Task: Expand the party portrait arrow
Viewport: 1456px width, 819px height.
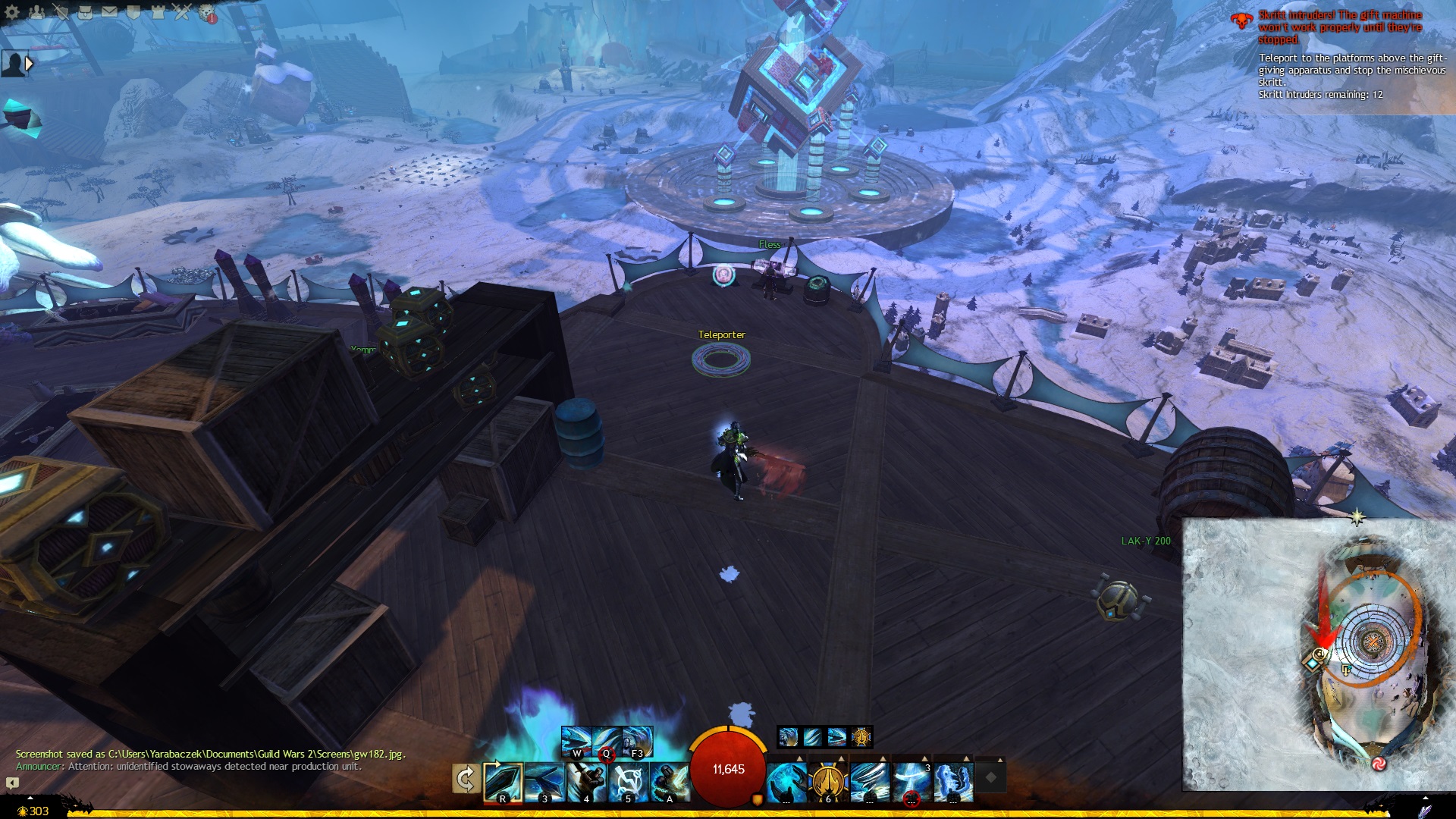Action: 30,64
